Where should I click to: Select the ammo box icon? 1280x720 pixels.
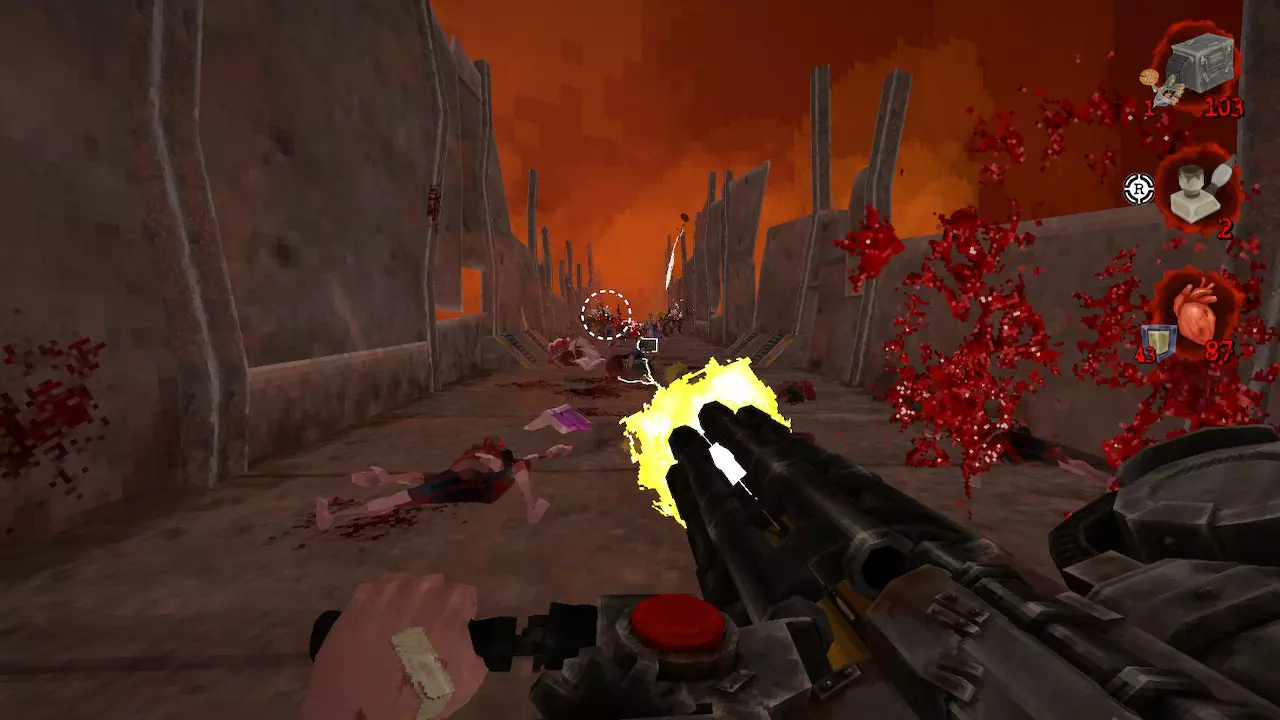(x=1200, y=62)
